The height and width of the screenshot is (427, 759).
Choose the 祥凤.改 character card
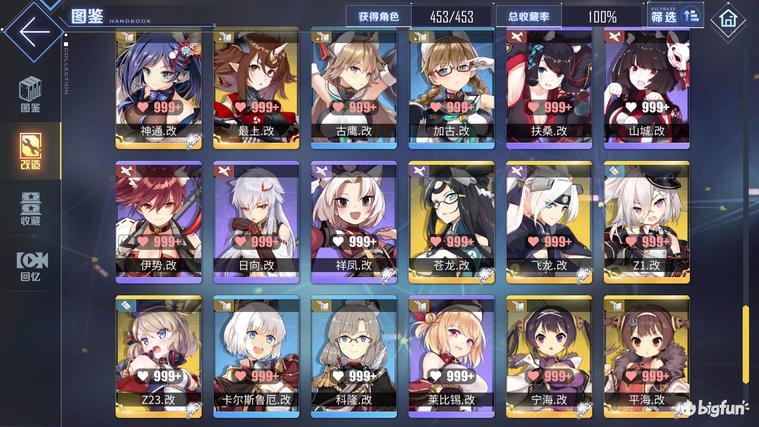[354, 222]
